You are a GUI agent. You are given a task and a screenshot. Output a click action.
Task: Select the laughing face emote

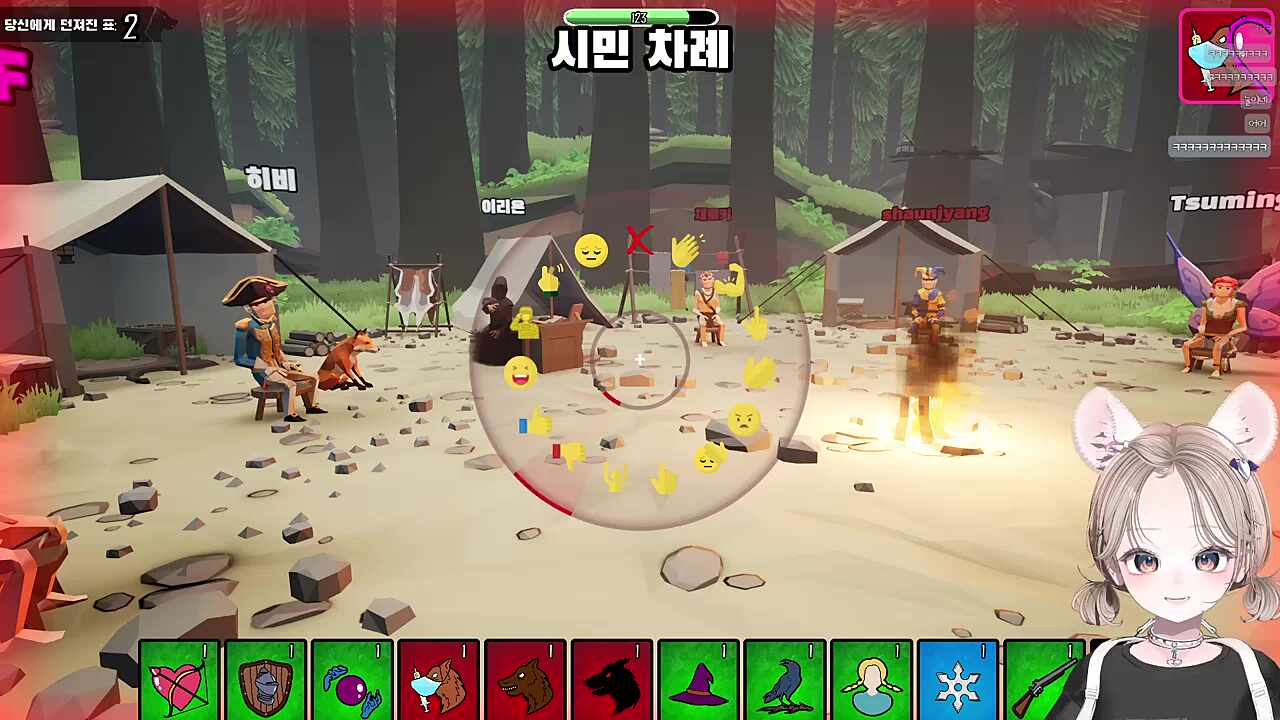tap(519, 373)
